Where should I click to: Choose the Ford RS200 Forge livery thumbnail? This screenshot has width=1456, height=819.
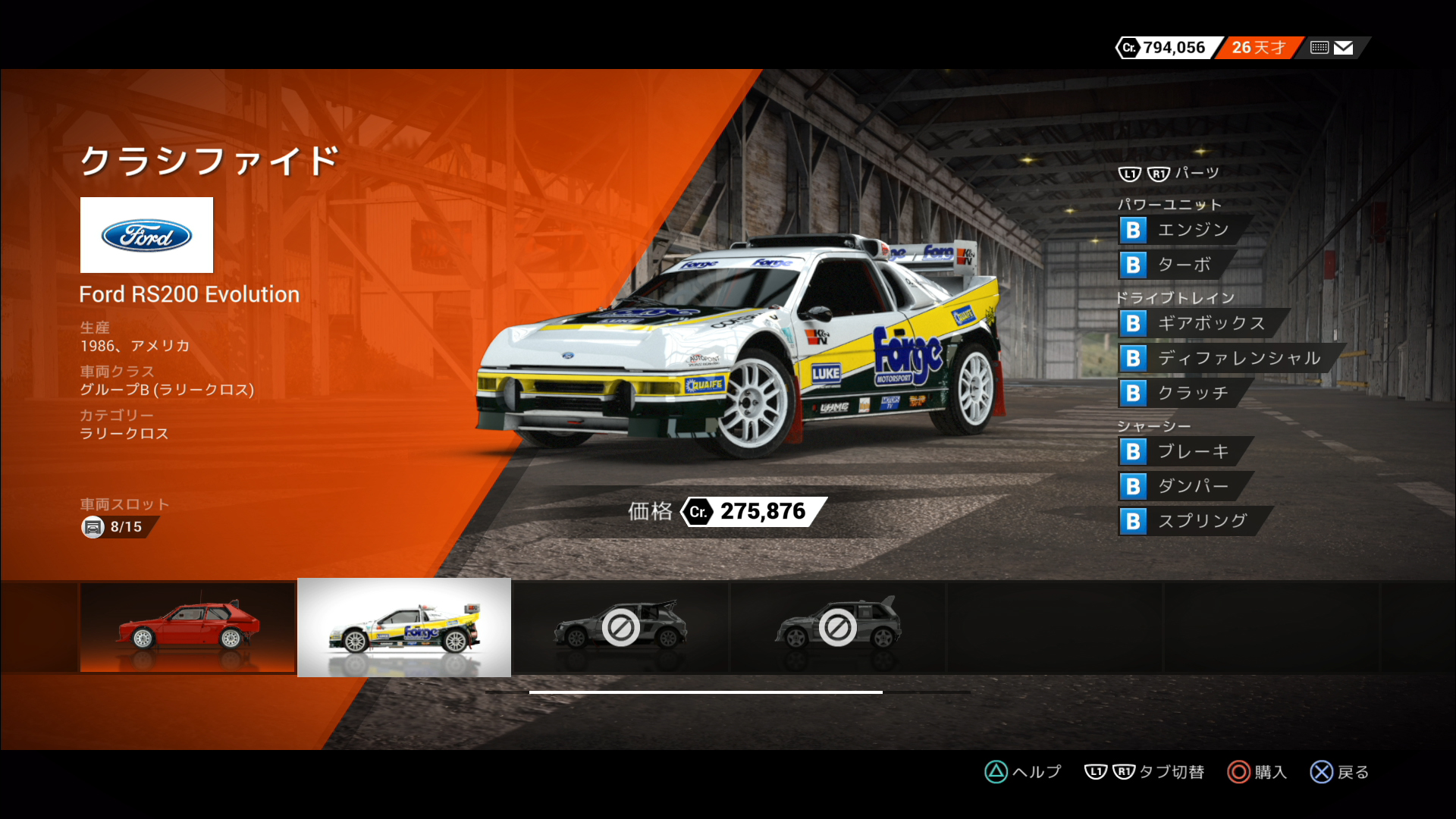pos(404,627)
